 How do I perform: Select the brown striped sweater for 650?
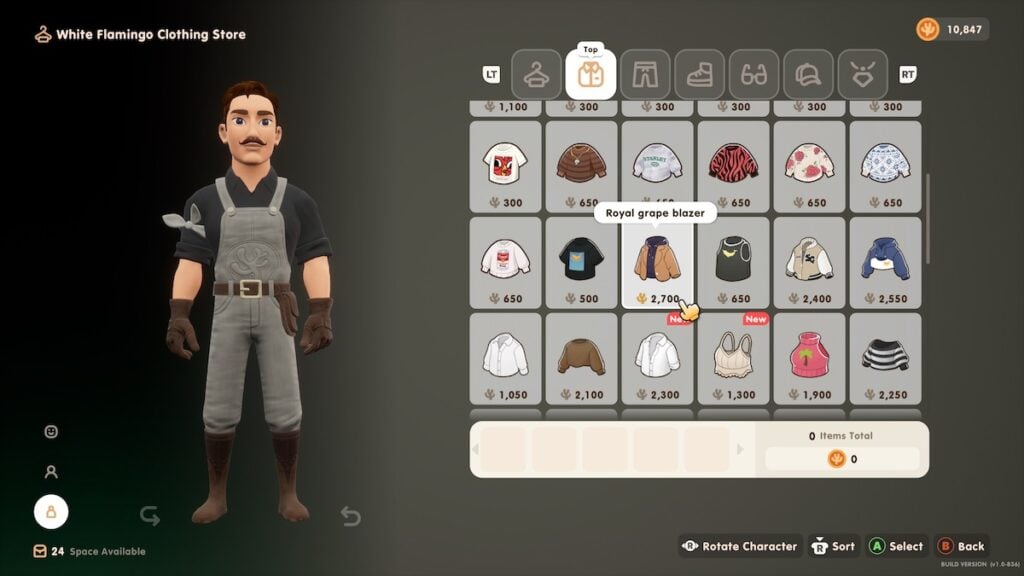pos(581,166)
